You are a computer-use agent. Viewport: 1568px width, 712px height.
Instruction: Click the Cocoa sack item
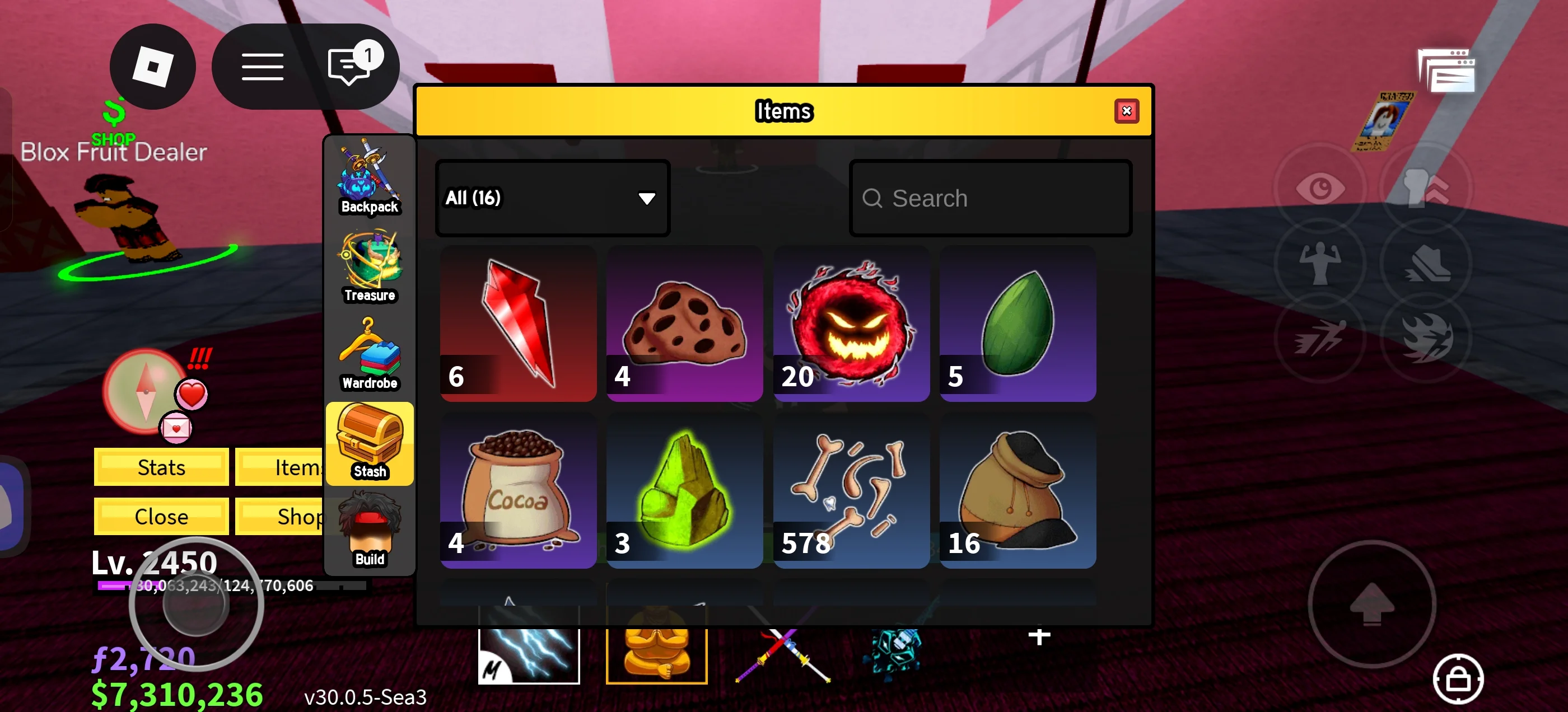(518, 490)
